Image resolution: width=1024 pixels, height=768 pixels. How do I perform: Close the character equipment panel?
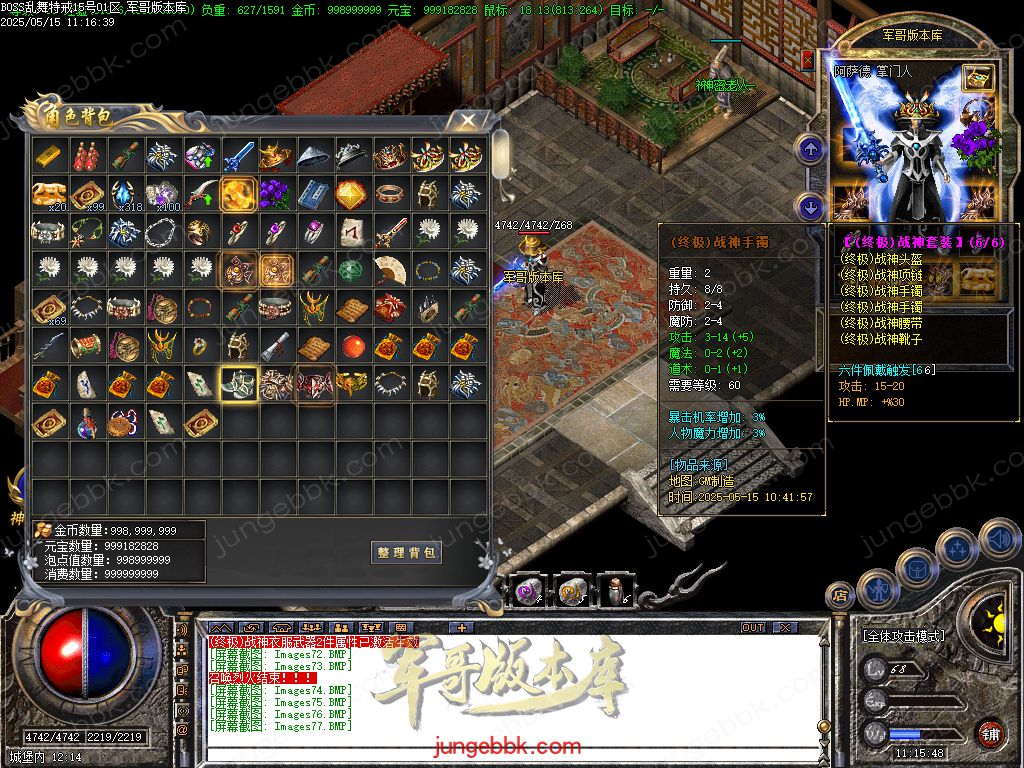tap(808, 59)
